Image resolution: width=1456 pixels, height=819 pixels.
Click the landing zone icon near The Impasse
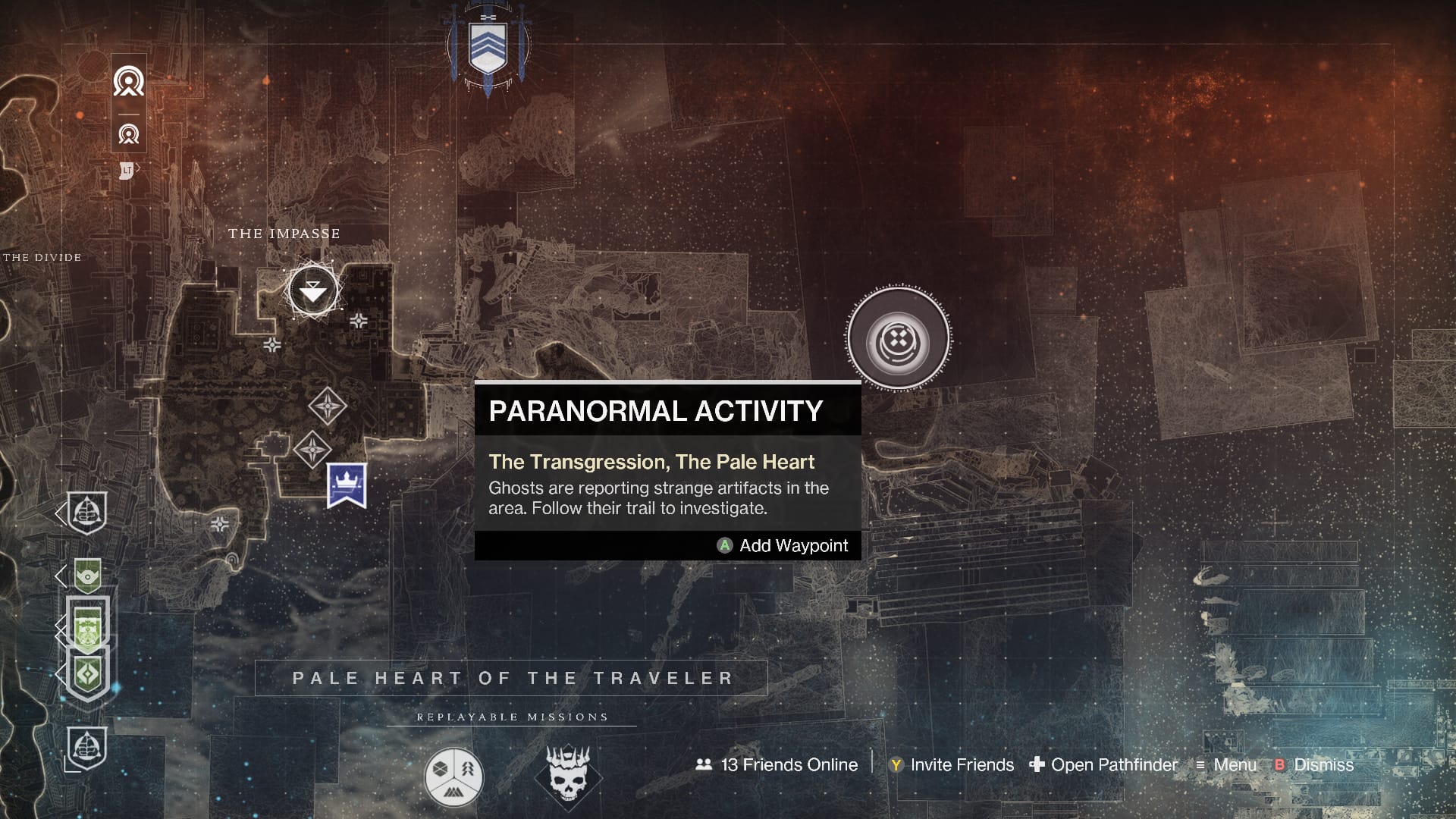(312, 291)
